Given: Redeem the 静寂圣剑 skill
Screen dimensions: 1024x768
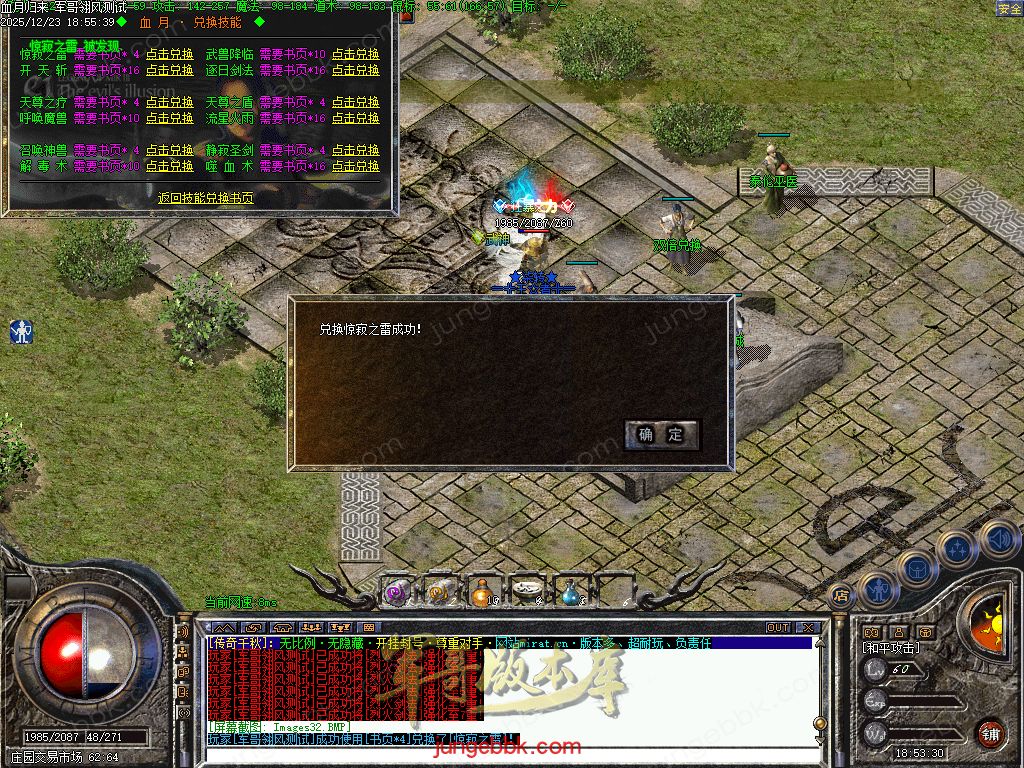Looking at the screenshot, I should 356,151.
